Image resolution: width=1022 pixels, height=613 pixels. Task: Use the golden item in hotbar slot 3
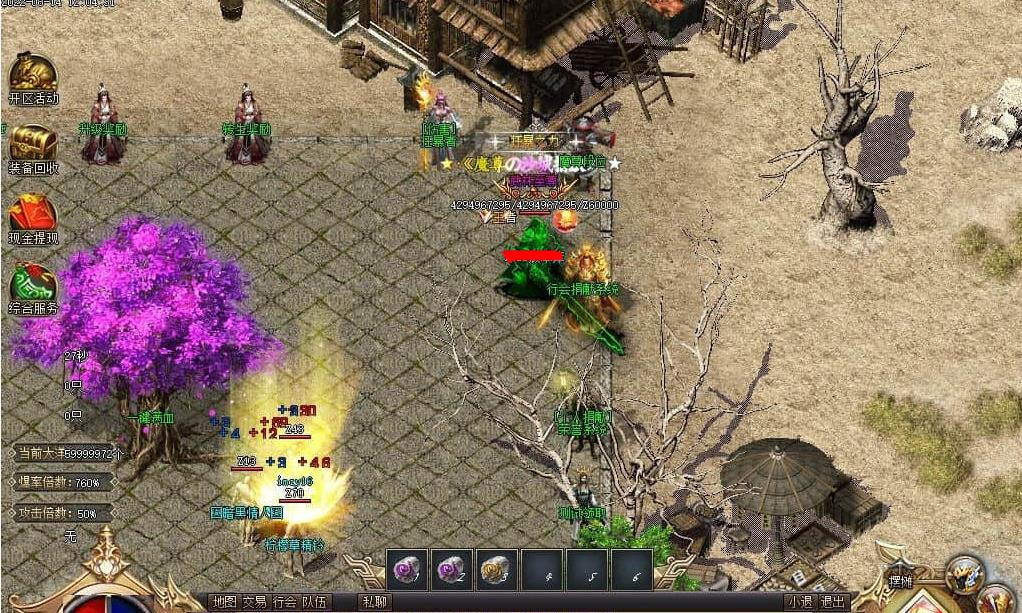(497, 569)
